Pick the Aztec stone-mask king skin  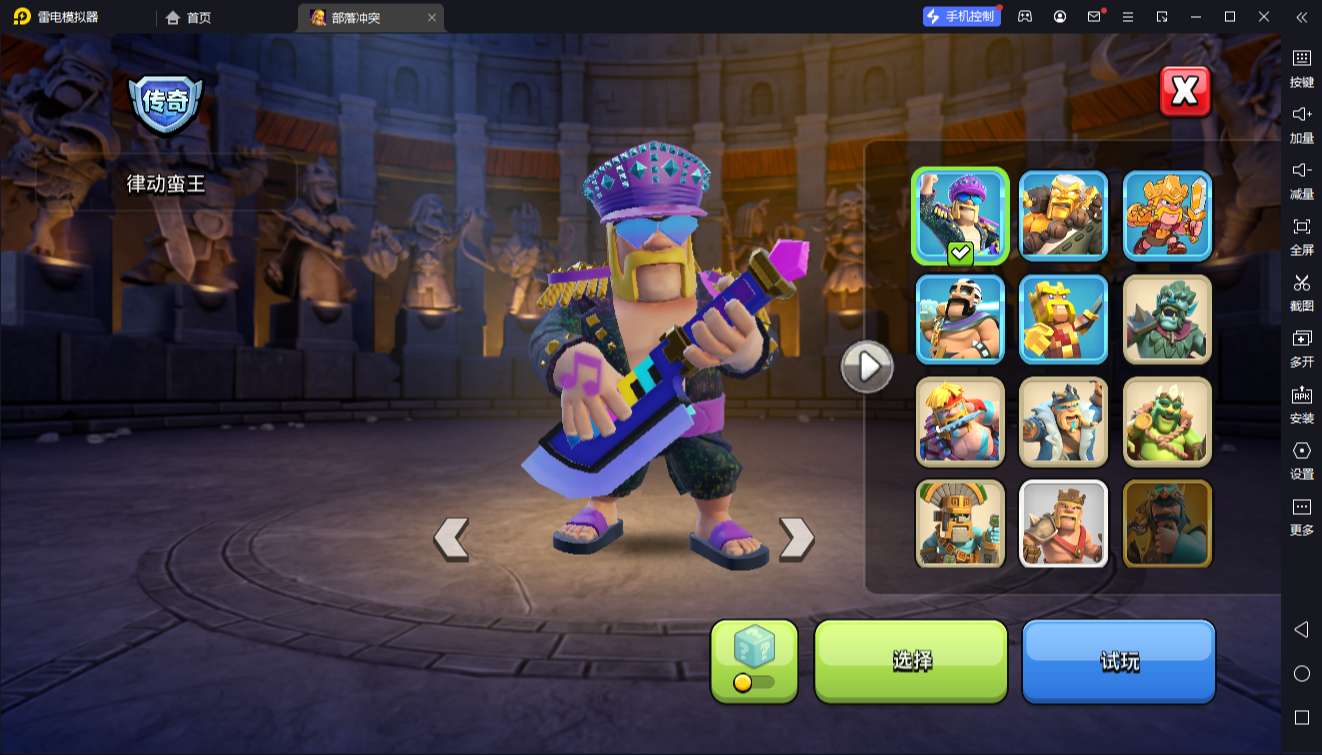[x=960, y=524]
